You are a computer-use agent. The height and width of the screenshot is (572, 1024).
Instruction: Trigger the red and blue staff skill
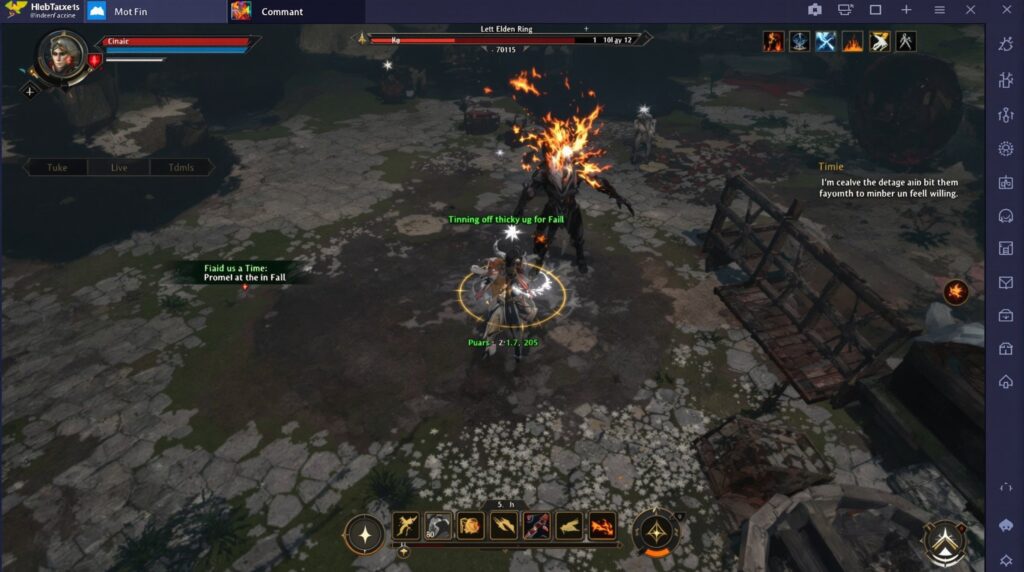(537, 525)
